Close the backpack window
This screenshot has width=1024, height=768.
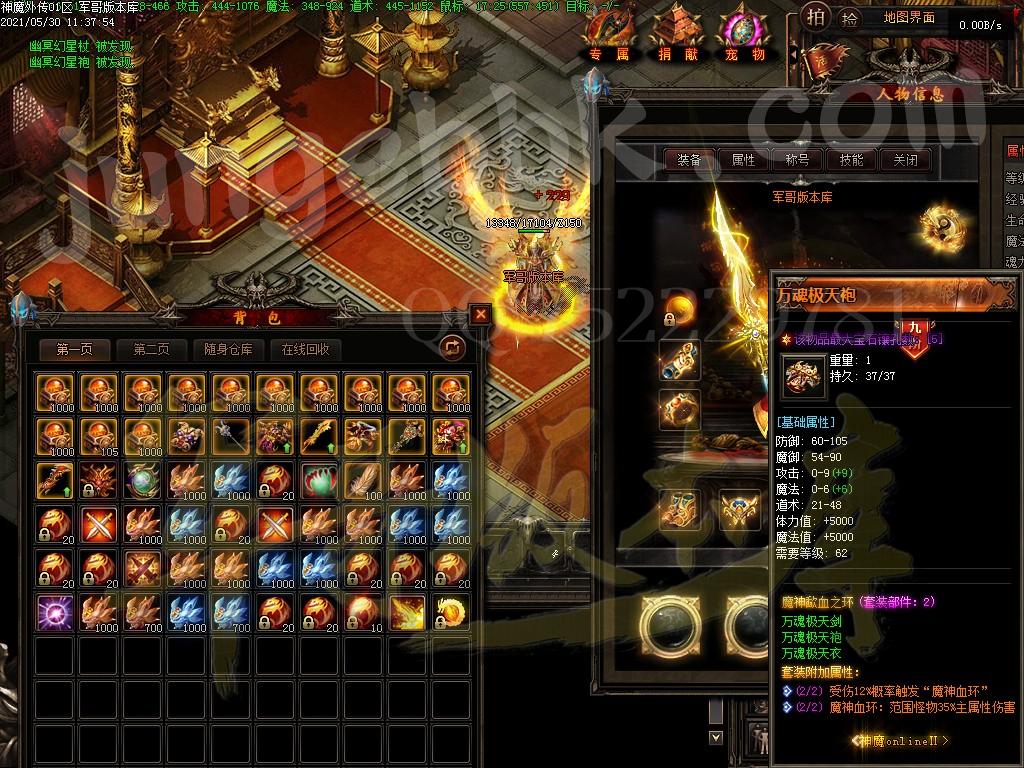(x=481, y=314)
